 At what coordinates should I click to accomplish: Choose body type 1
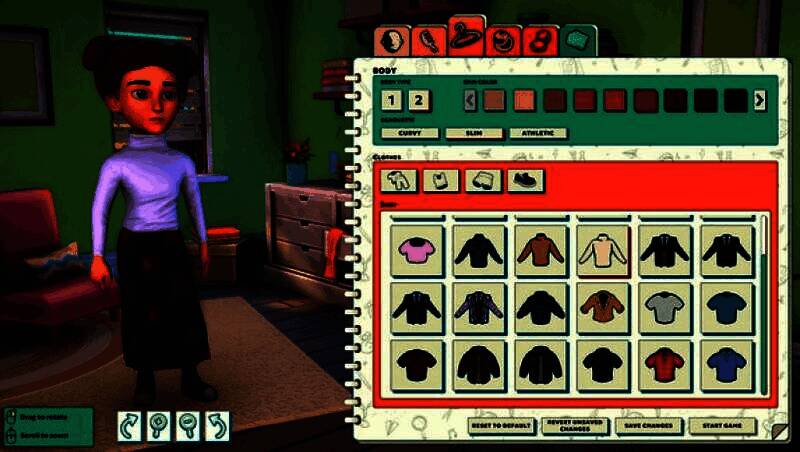click(x=392, y=100)
